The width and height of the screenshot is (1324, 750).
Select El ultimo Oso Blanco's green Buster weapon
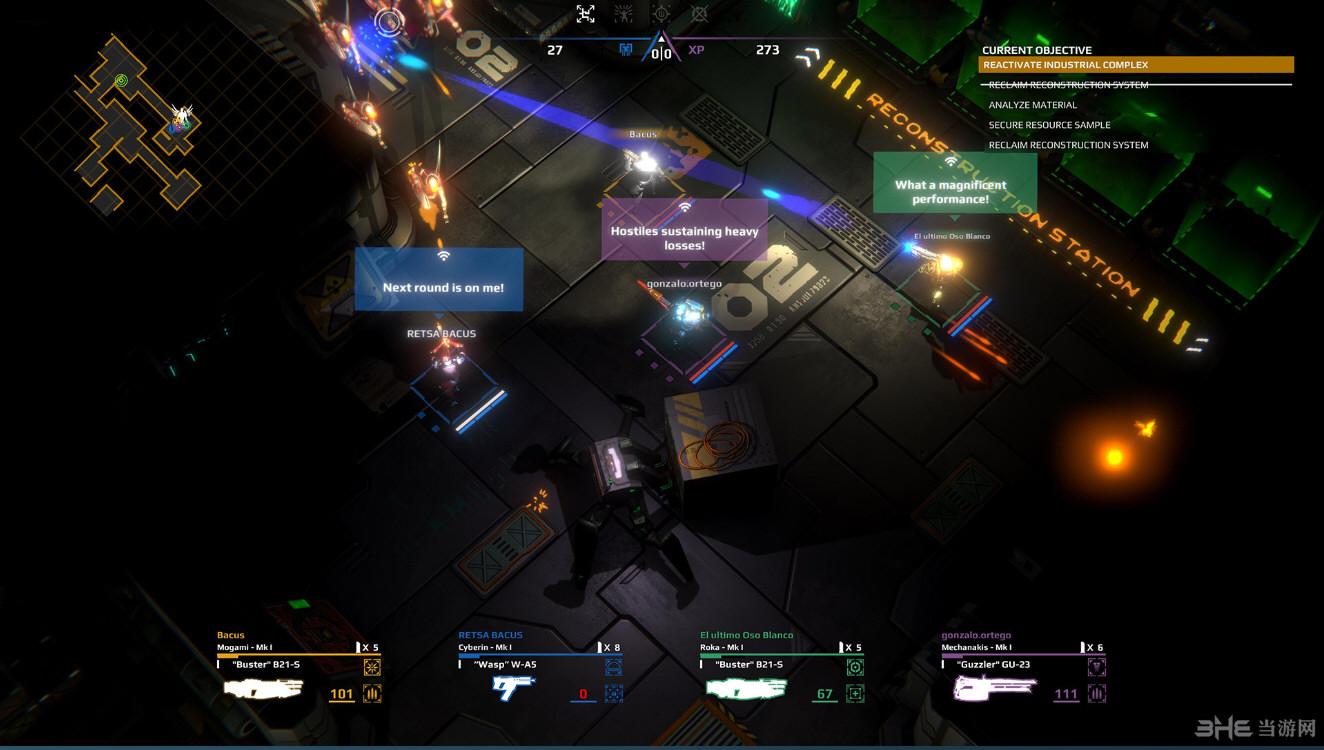point(746,688)
